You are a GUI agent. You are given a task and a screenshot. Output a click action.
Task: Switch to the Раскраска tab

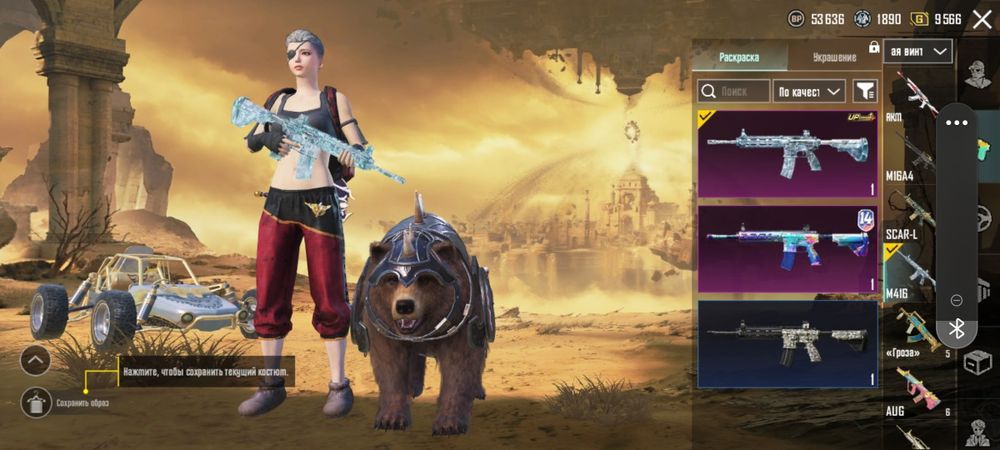click(x=740, y=57)
